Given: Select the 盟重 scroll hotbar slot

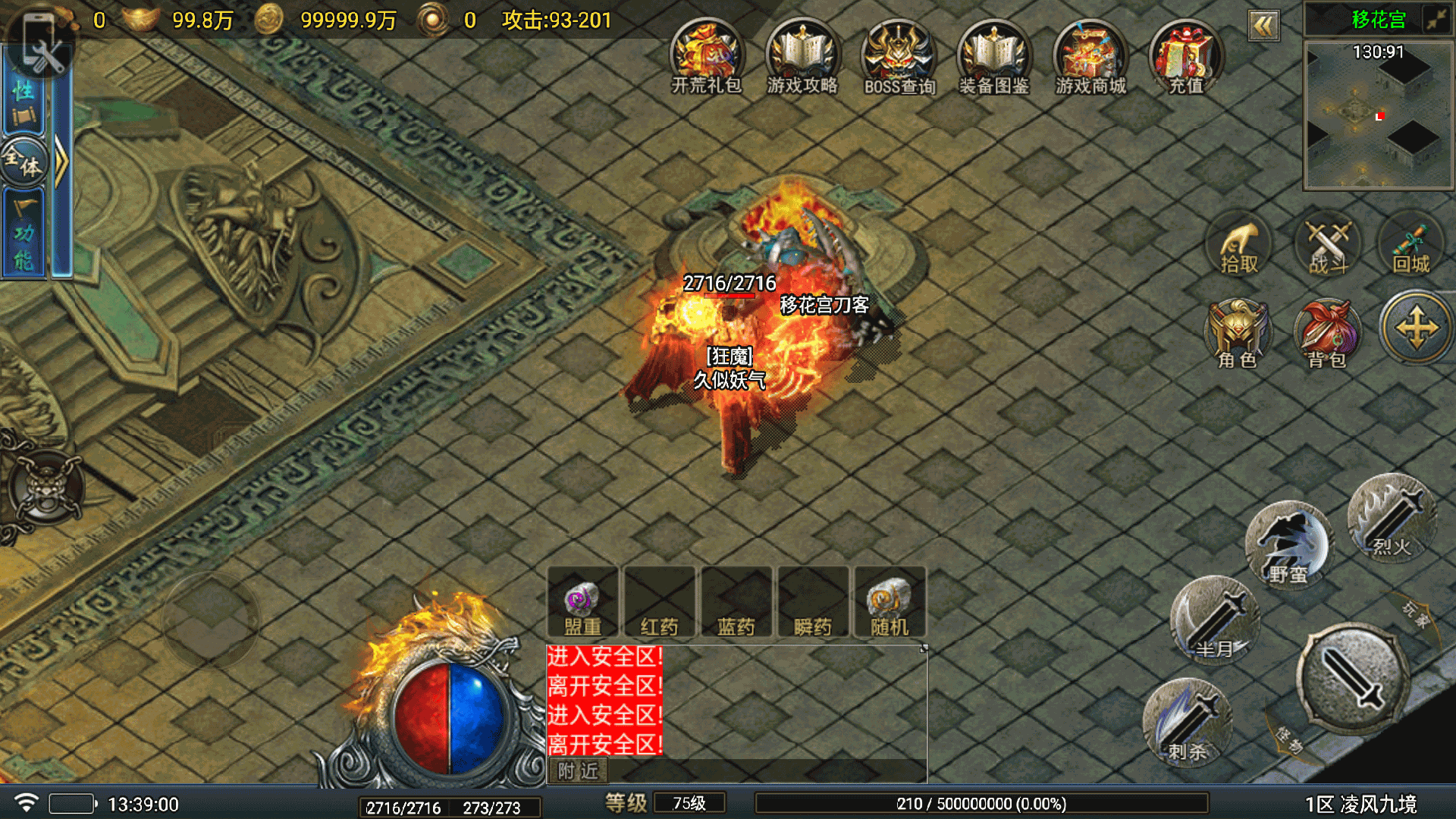Looking at the screenshot, I should pyautogui.click(x=582, y=603).
